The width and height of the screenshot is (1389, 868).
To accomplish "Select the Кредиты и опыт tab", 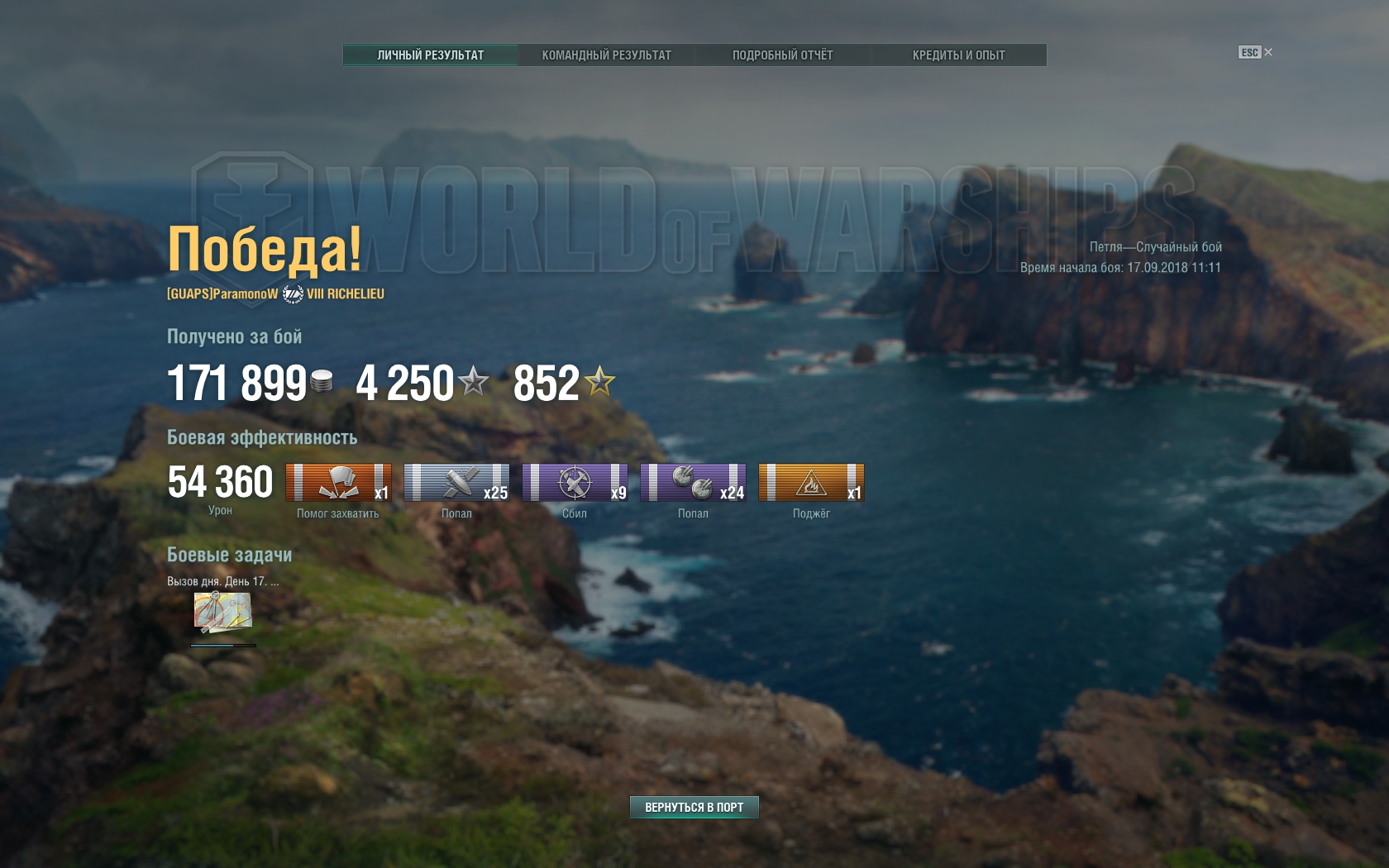I will pos(958,55).
